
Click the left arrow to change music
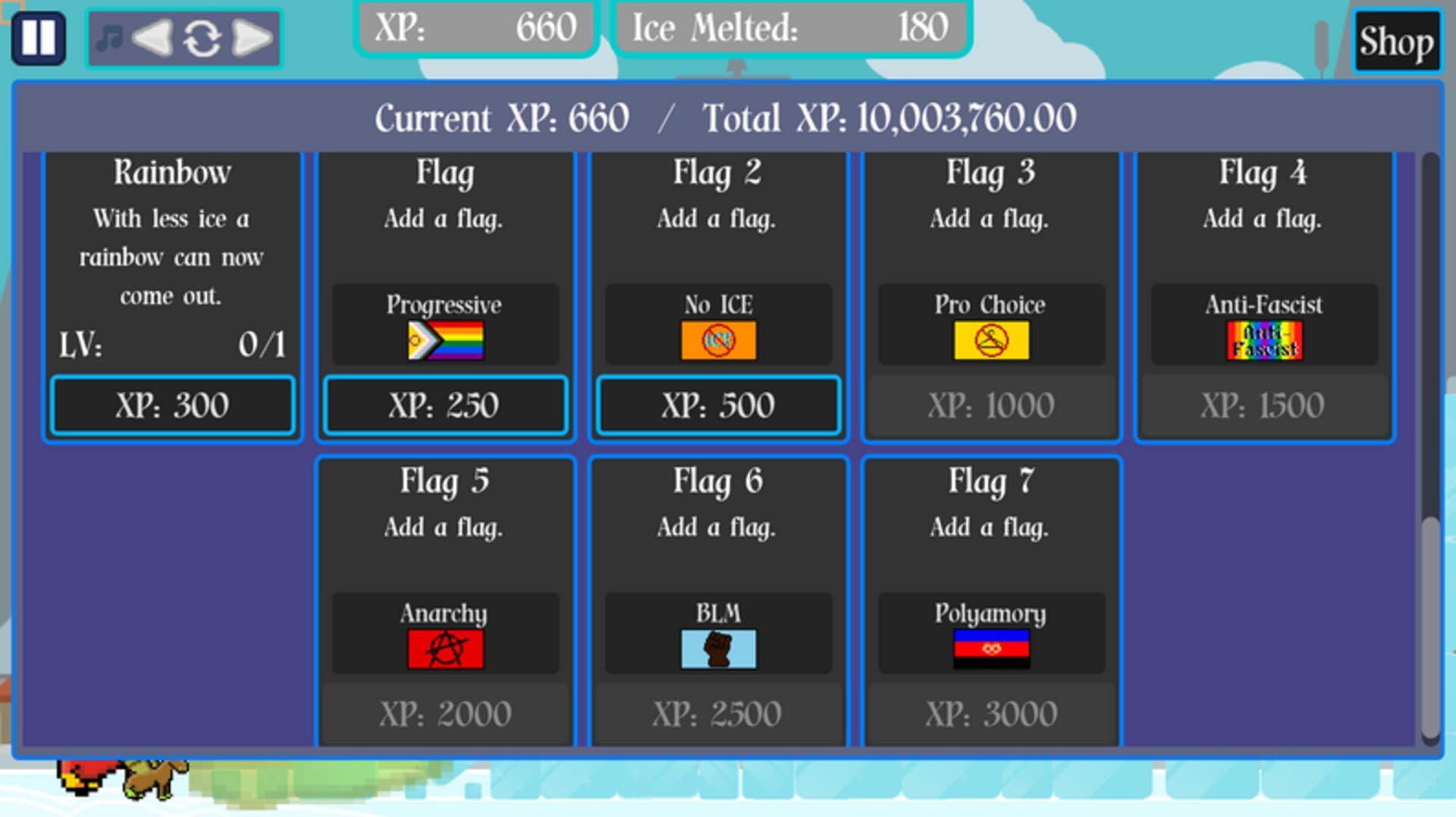pyautogui.click(x=152, y=37)
